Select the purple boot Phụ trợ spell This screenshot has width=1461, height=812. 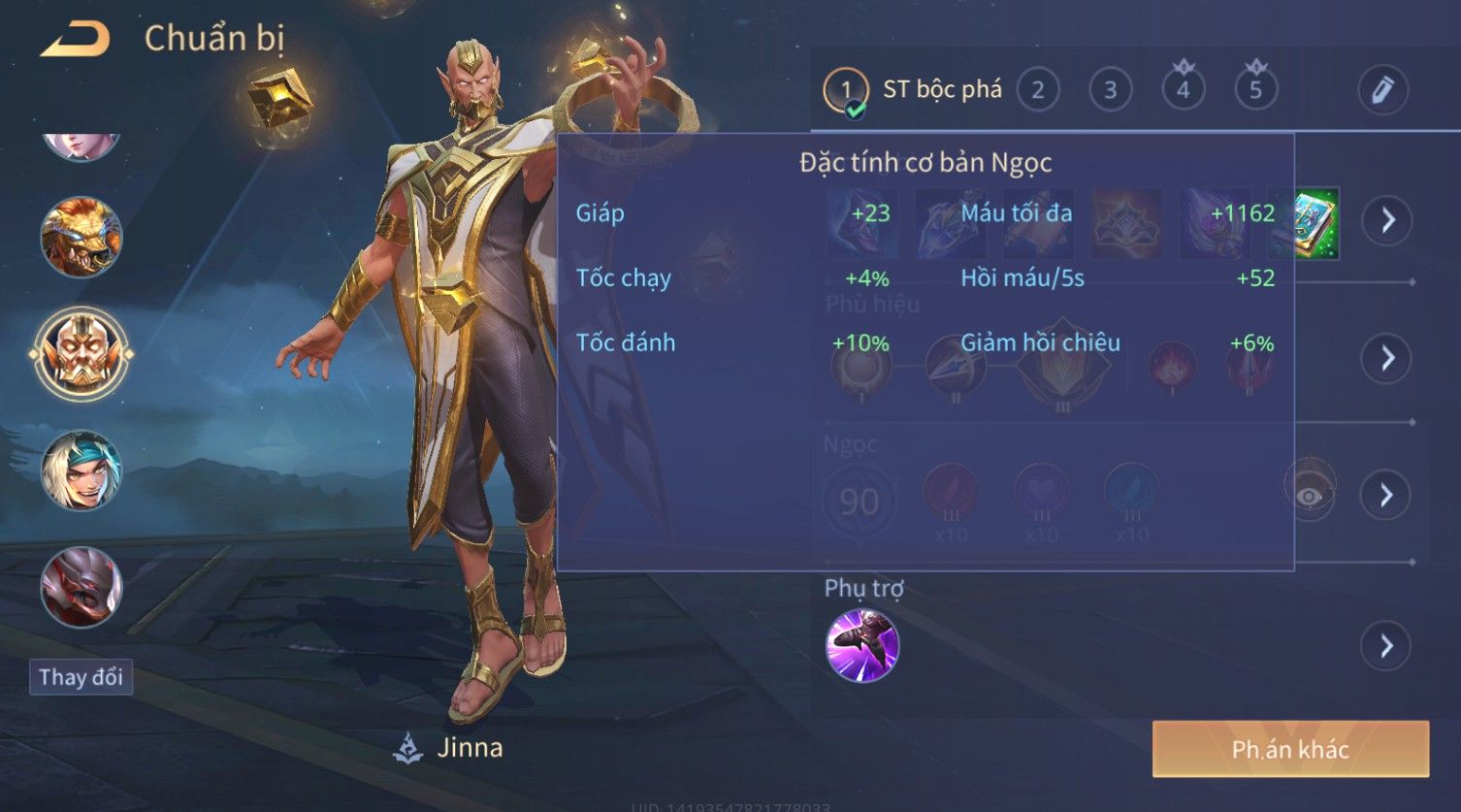coord(861,646)
